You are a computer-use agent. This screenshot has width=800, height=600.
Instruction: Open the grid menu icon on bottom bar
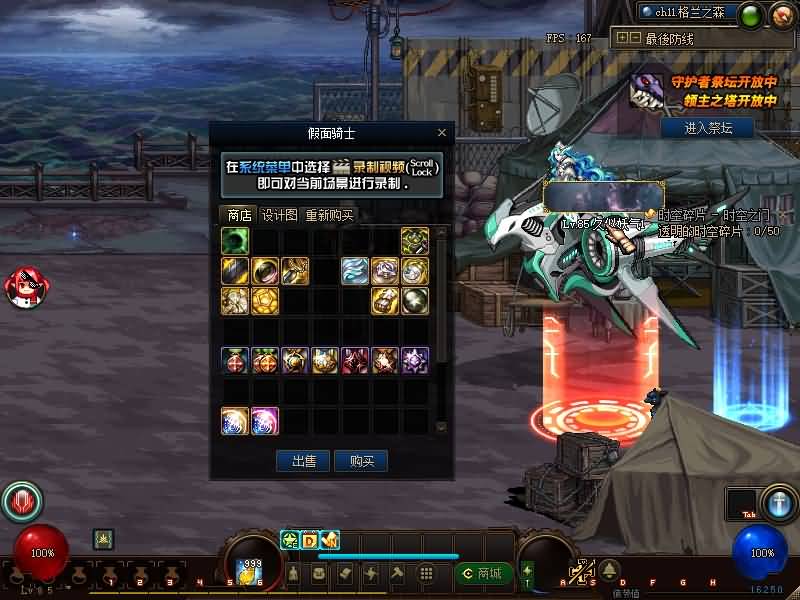(425, 573)
